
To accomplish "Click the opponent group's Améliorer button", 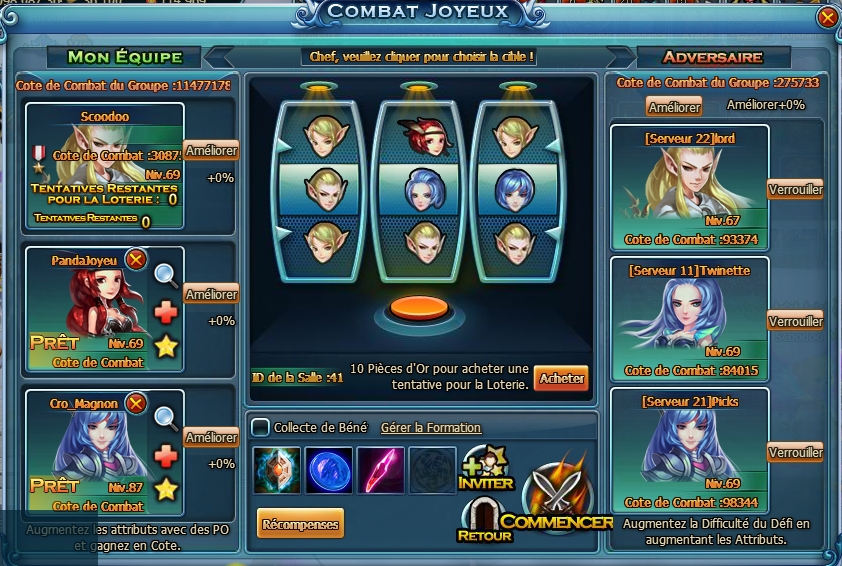I will 674,106.
